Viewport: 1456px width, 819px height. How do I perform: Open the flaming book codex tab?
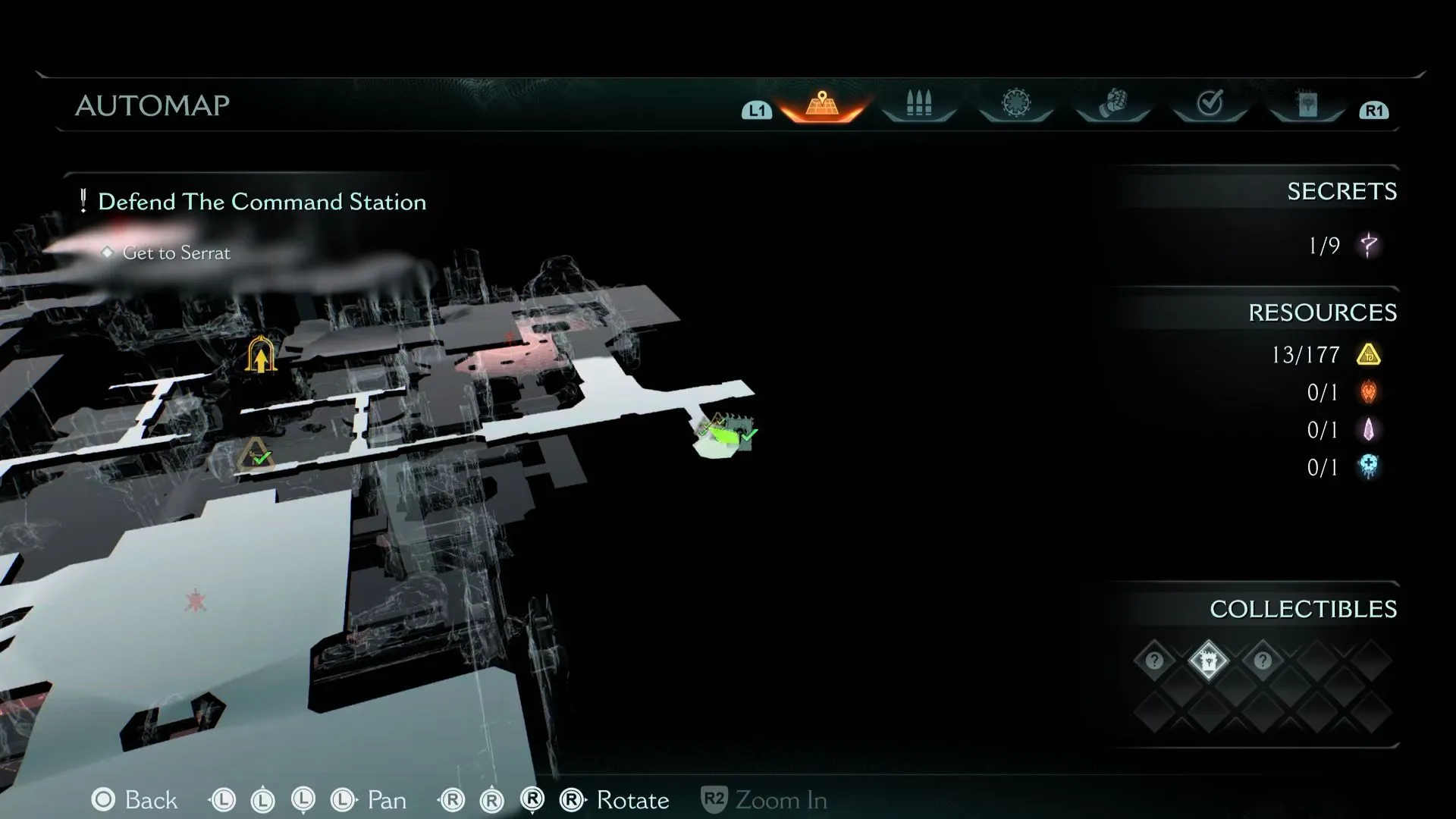tap(1307, 105)
